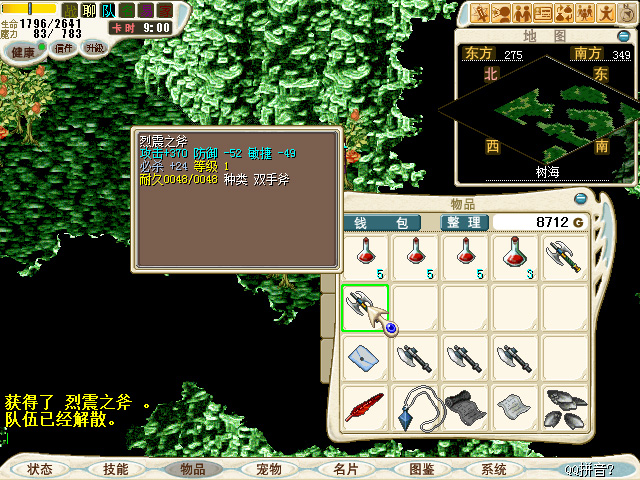
Task: Click the stick-figure icon in top toolbar
Action: click(607, 13)
